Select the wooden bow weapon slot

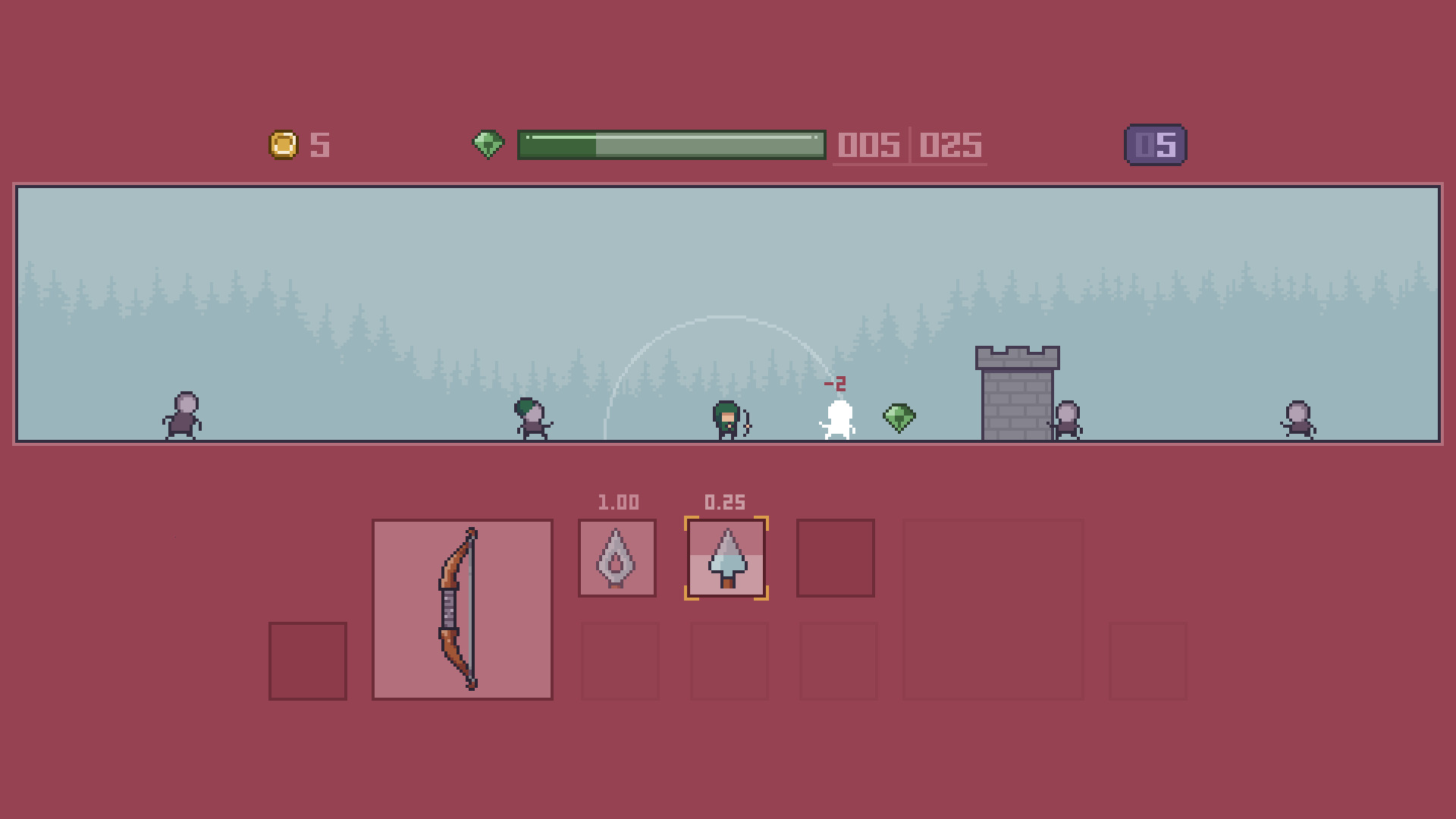(x=461, y=608)
